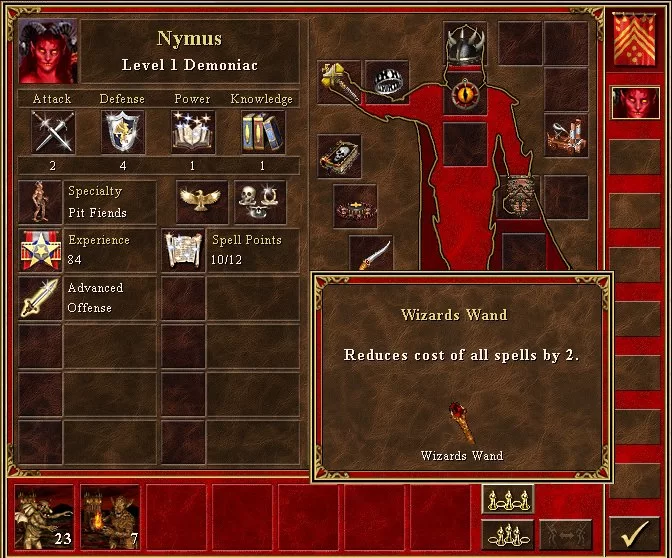
Task: Inspect the Attack crossed swords icon
Action: pos(52,132)
